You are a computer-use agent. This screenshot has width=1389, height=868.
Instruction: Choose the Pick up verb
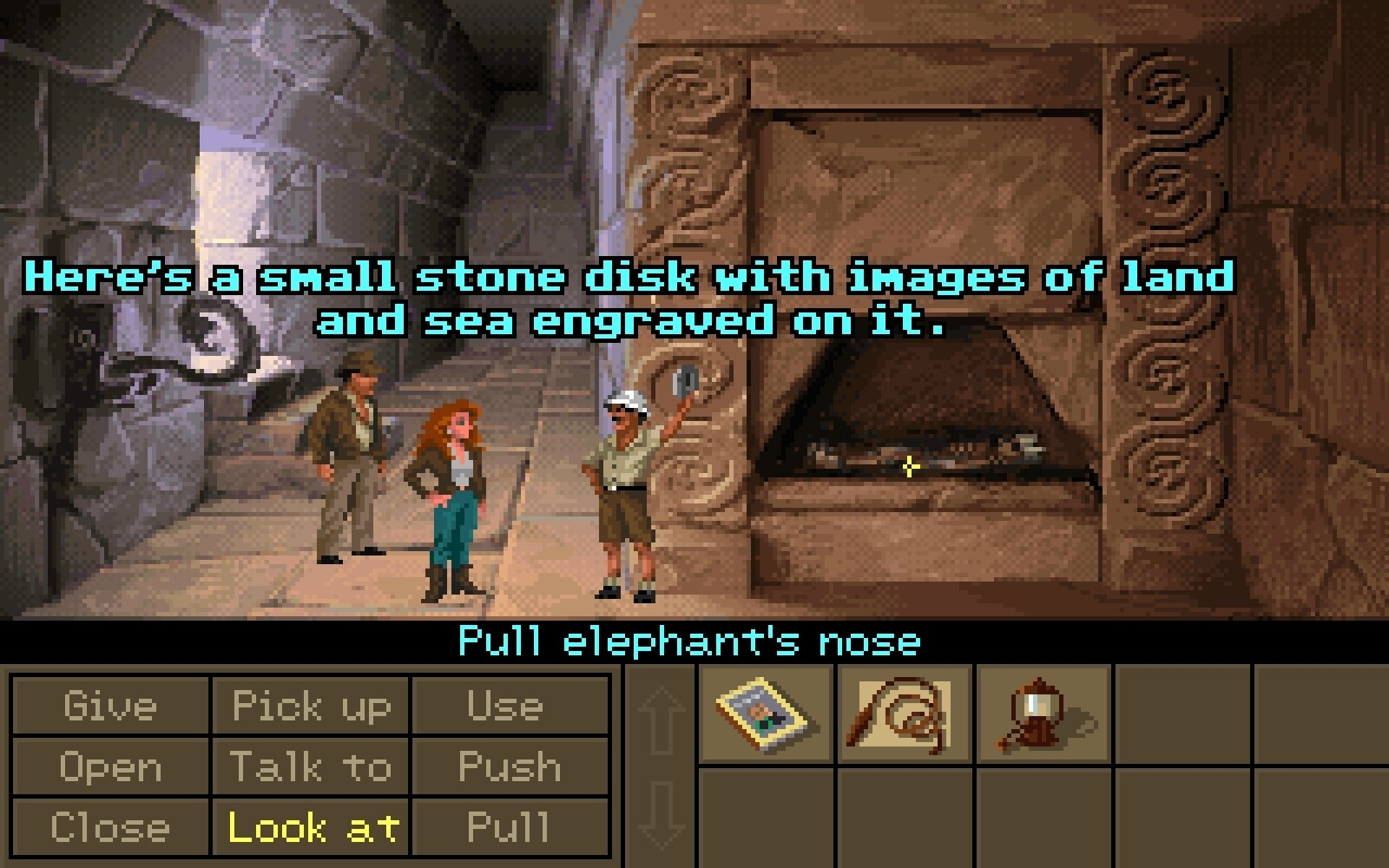(311, 706)
